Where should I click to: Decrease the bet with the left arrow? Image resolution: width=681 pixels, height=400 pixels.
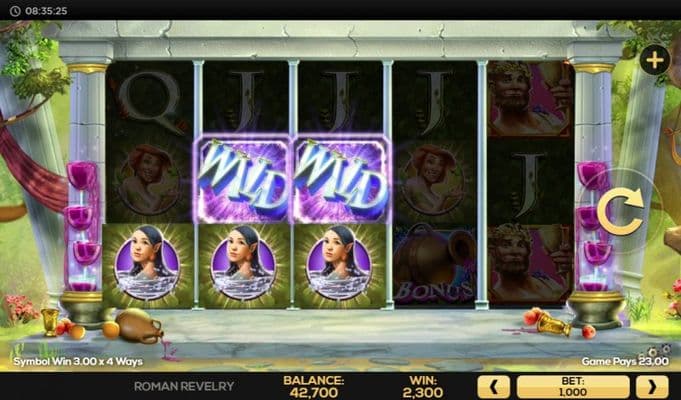[x=493, y=386]
